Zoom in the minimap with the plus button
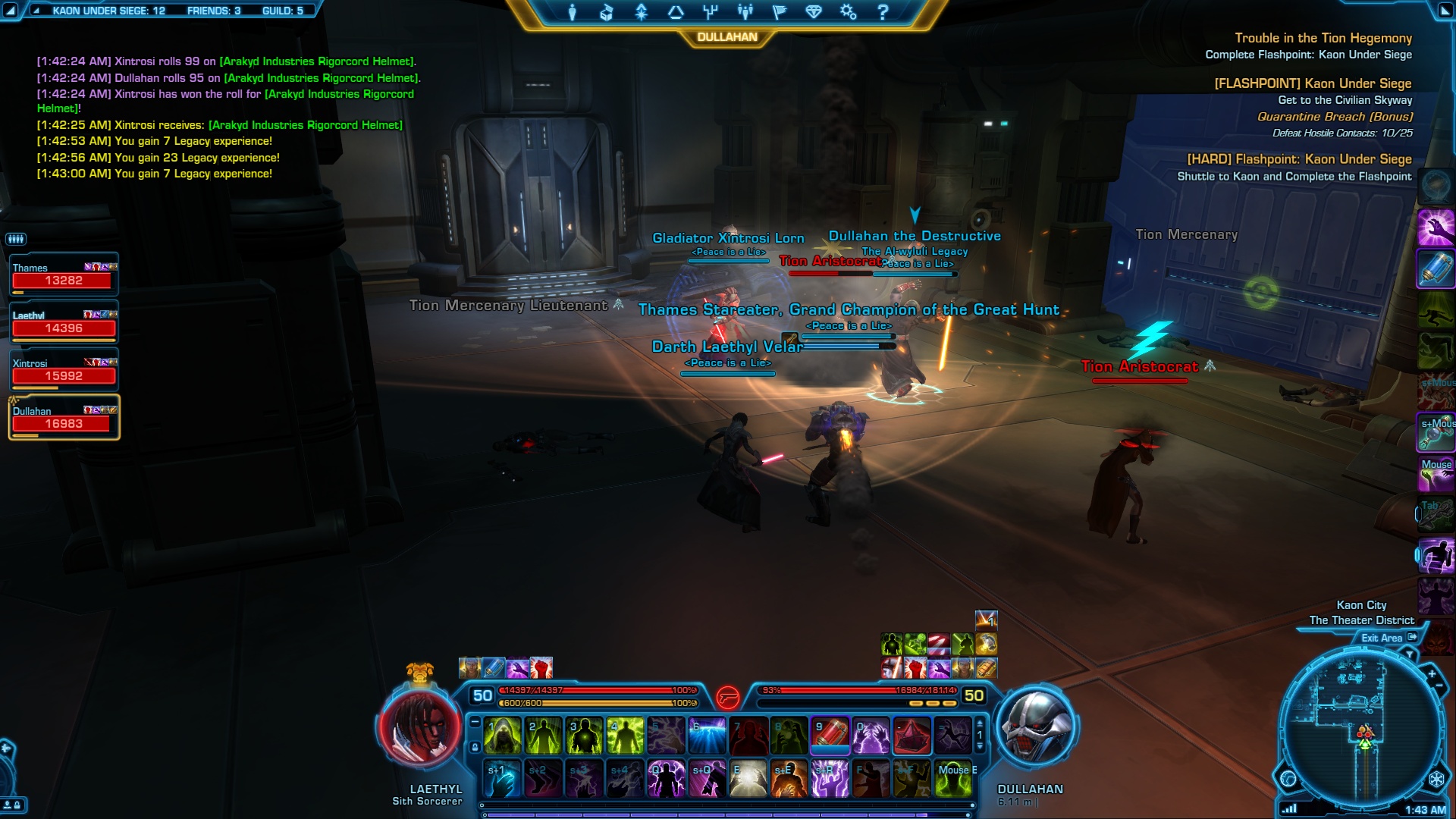This screenshot has height=819, width=1456. point(1432,673)
